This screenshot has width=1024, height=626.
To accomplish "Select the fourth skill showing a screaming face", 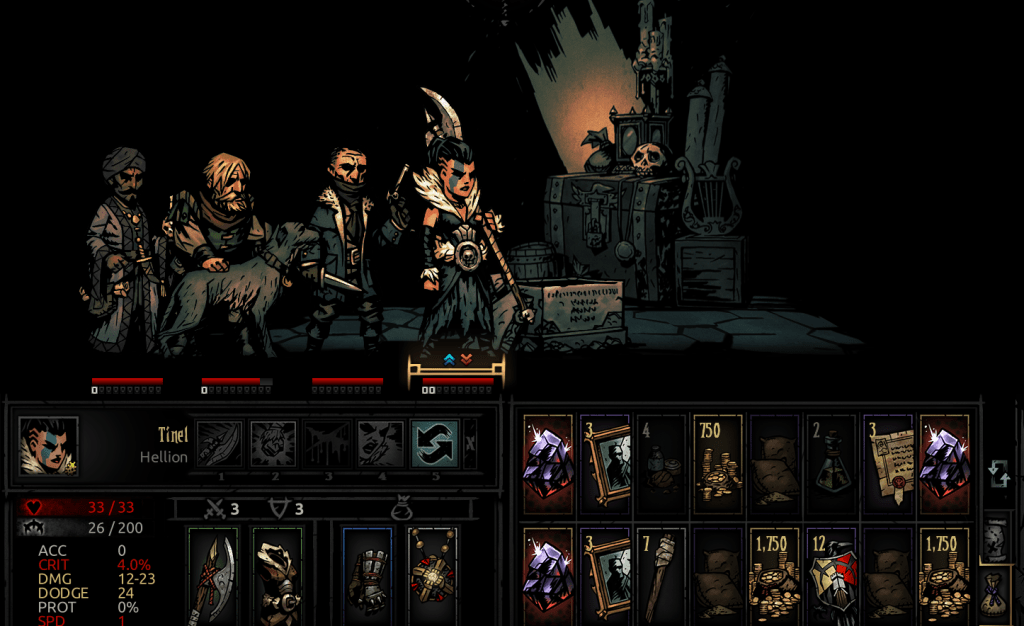I will (381, 443).
